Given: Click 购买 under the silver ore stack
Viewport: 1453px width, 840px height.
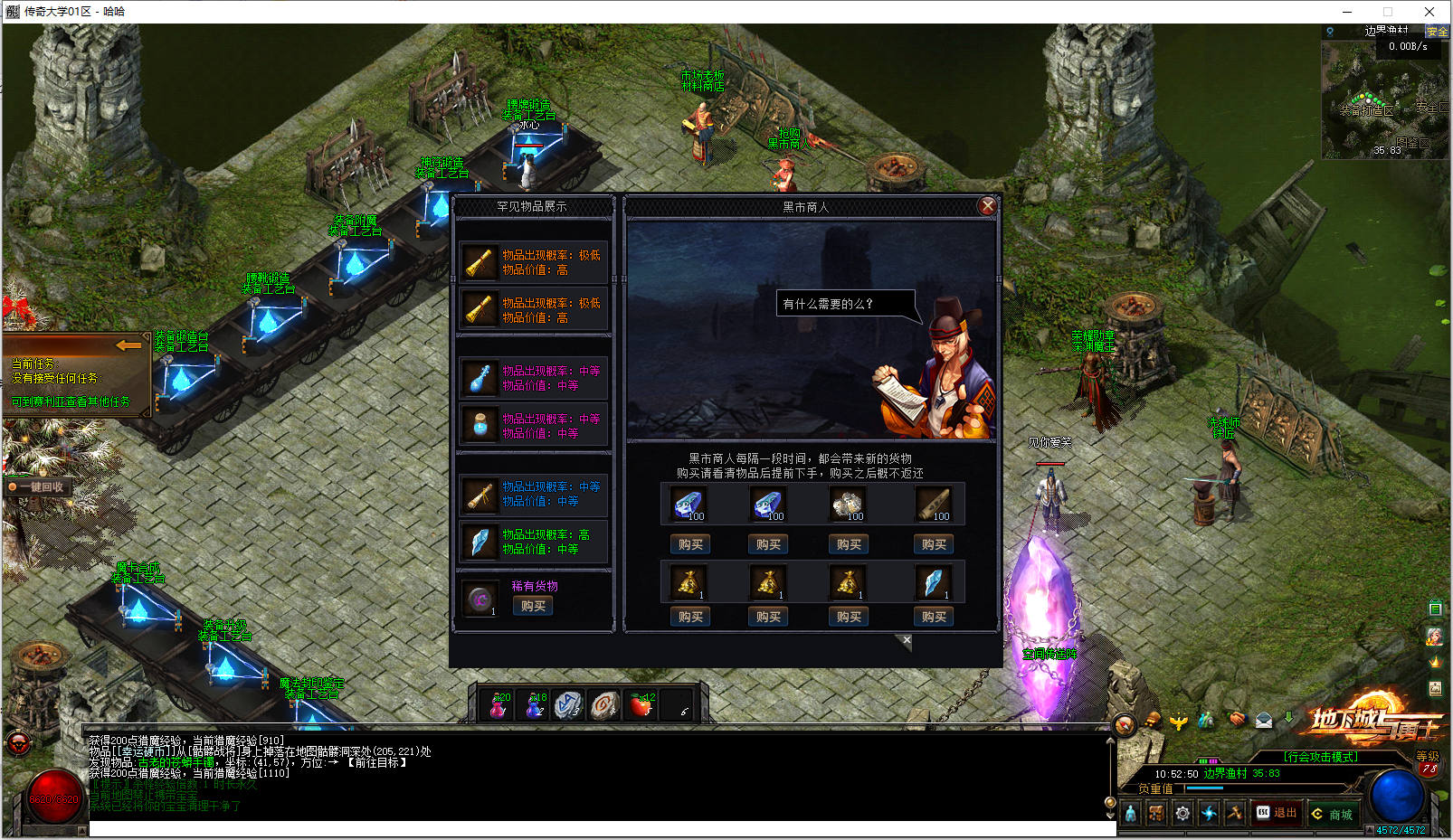Looking at the screenshot, I should [848, 544].
